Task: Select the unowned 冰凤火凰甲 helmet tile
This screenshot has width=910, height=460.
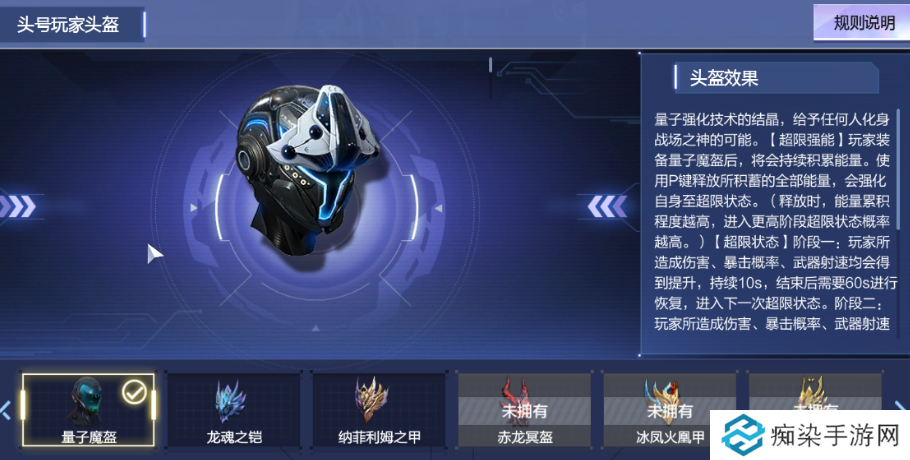Action: [x=667, y=409]
